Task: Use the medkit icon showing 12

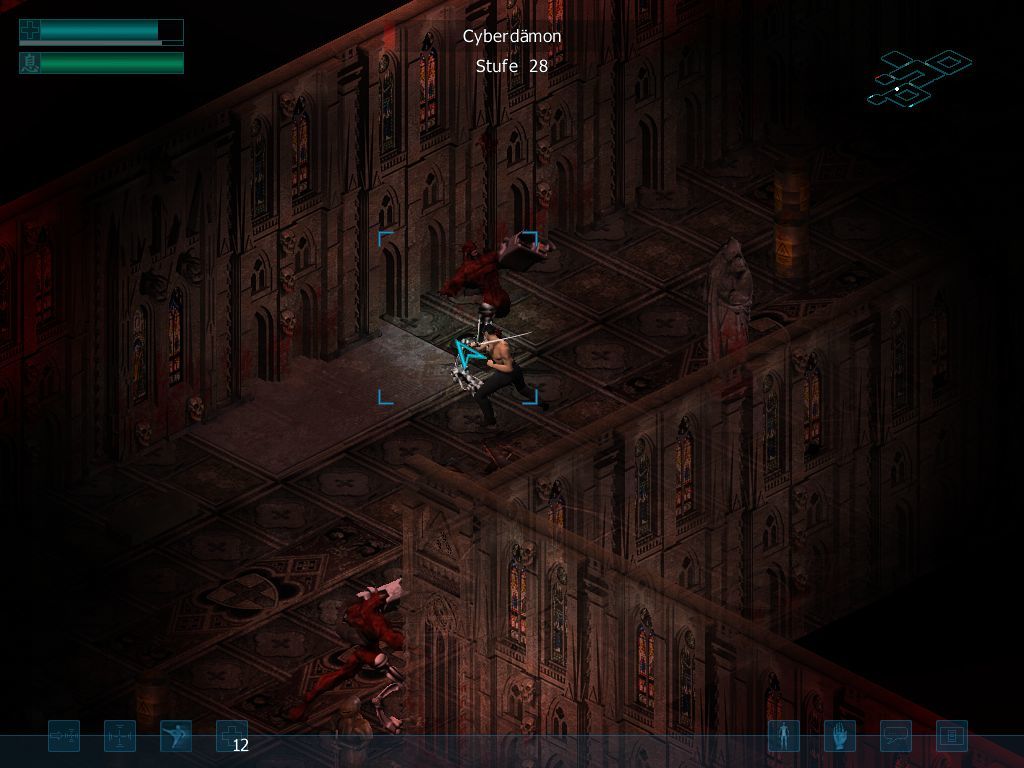Action: pyautogui.click(x=232, y=737)
